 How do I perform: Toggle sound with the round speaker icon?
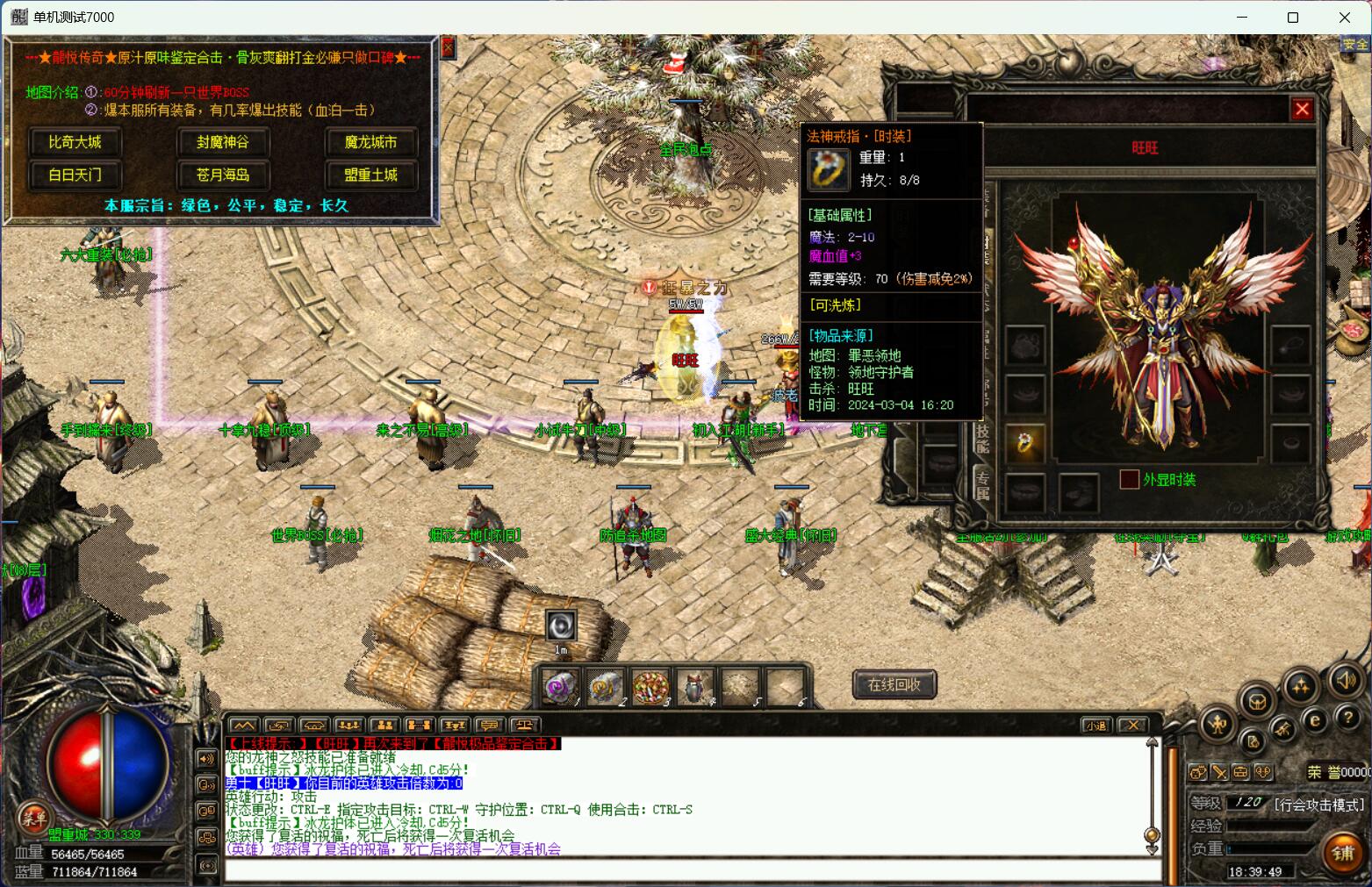[1345, 680]
